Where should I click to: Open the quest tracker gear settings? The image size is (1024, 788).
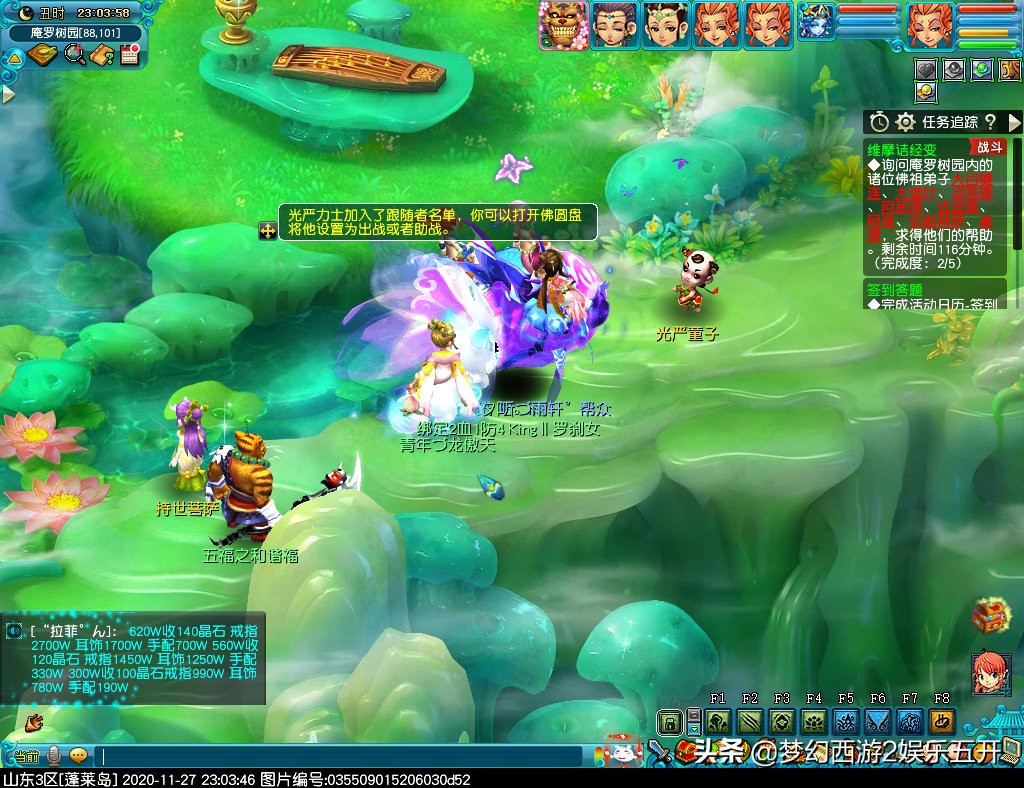[x=905, y=122]
